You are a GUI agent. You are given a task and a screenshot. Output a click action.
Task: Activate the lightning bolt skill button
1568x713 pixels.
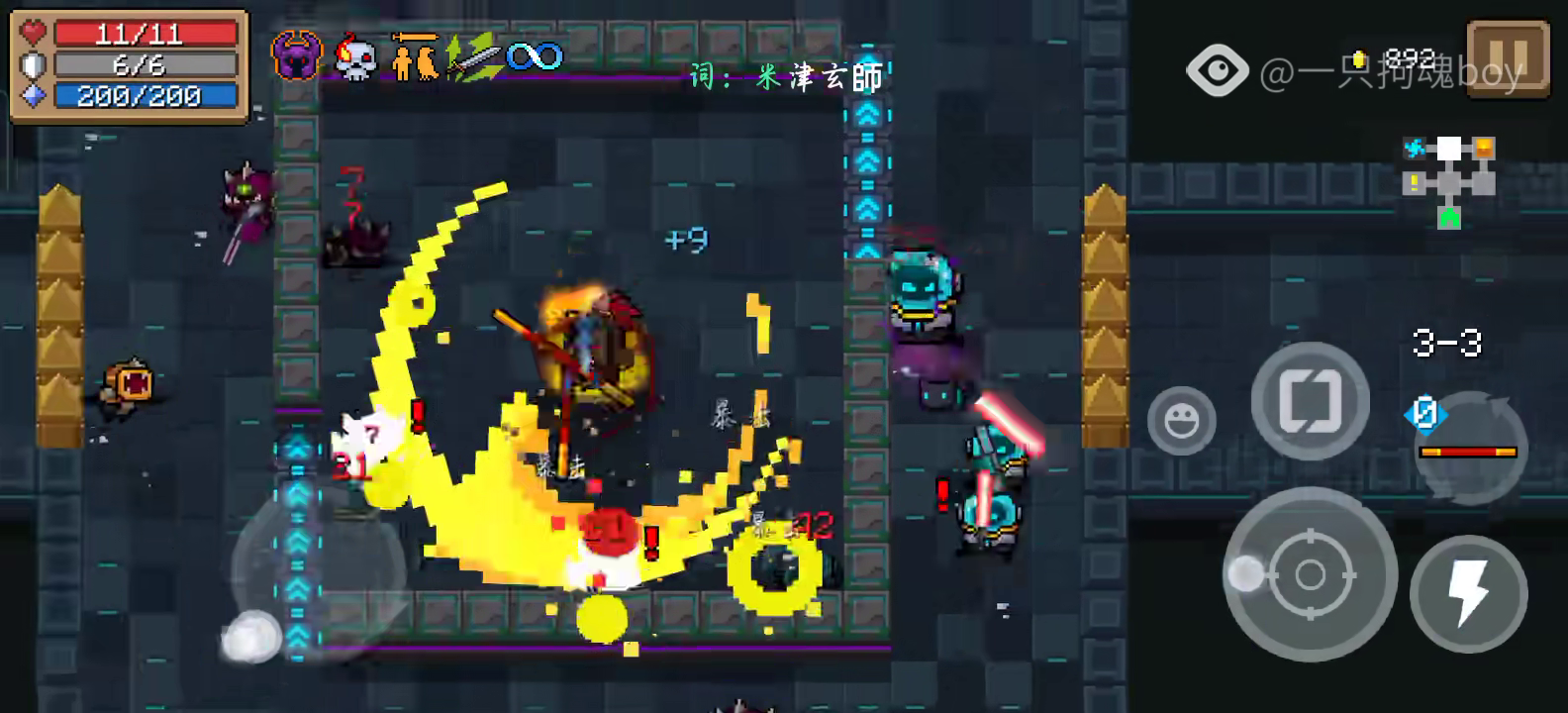coord(1468,593)
